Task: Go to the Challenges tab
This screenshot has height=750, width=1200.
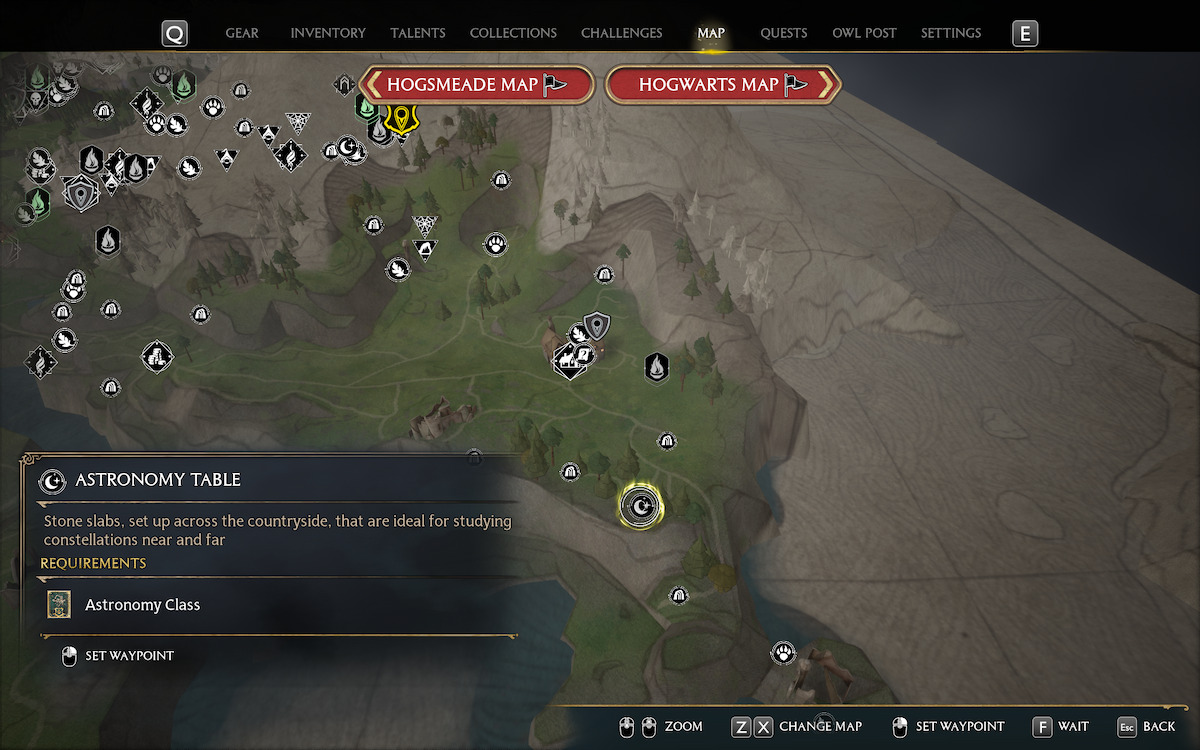Action: tap(621, 33)
